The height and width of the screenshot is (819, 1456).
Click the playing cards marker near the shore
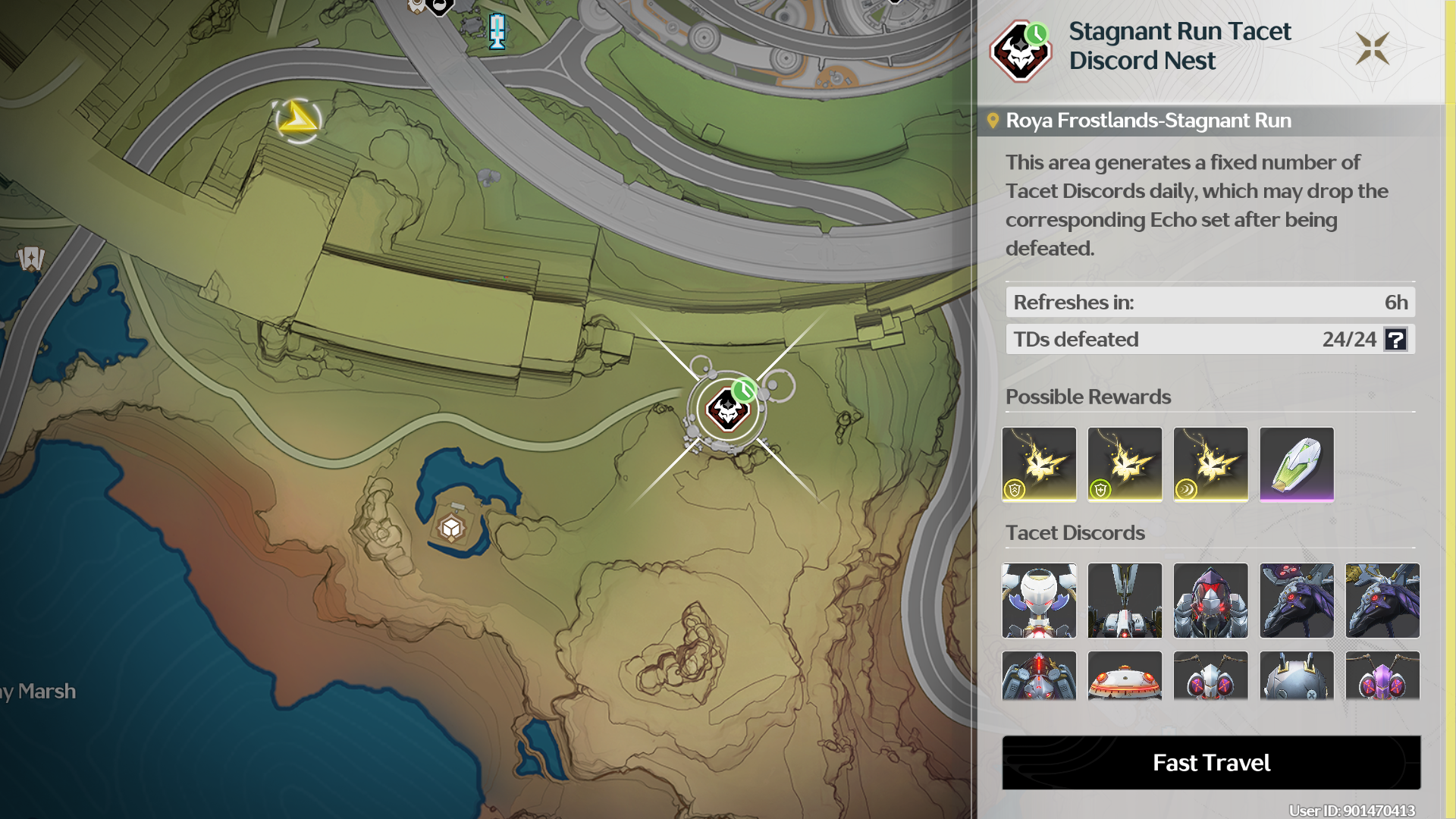point(31,259)
